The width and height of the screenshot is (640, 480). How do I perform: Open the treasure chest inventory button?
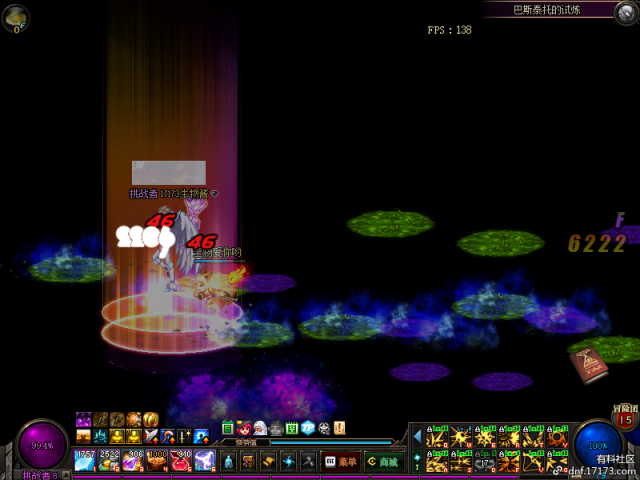coord(247,461)
